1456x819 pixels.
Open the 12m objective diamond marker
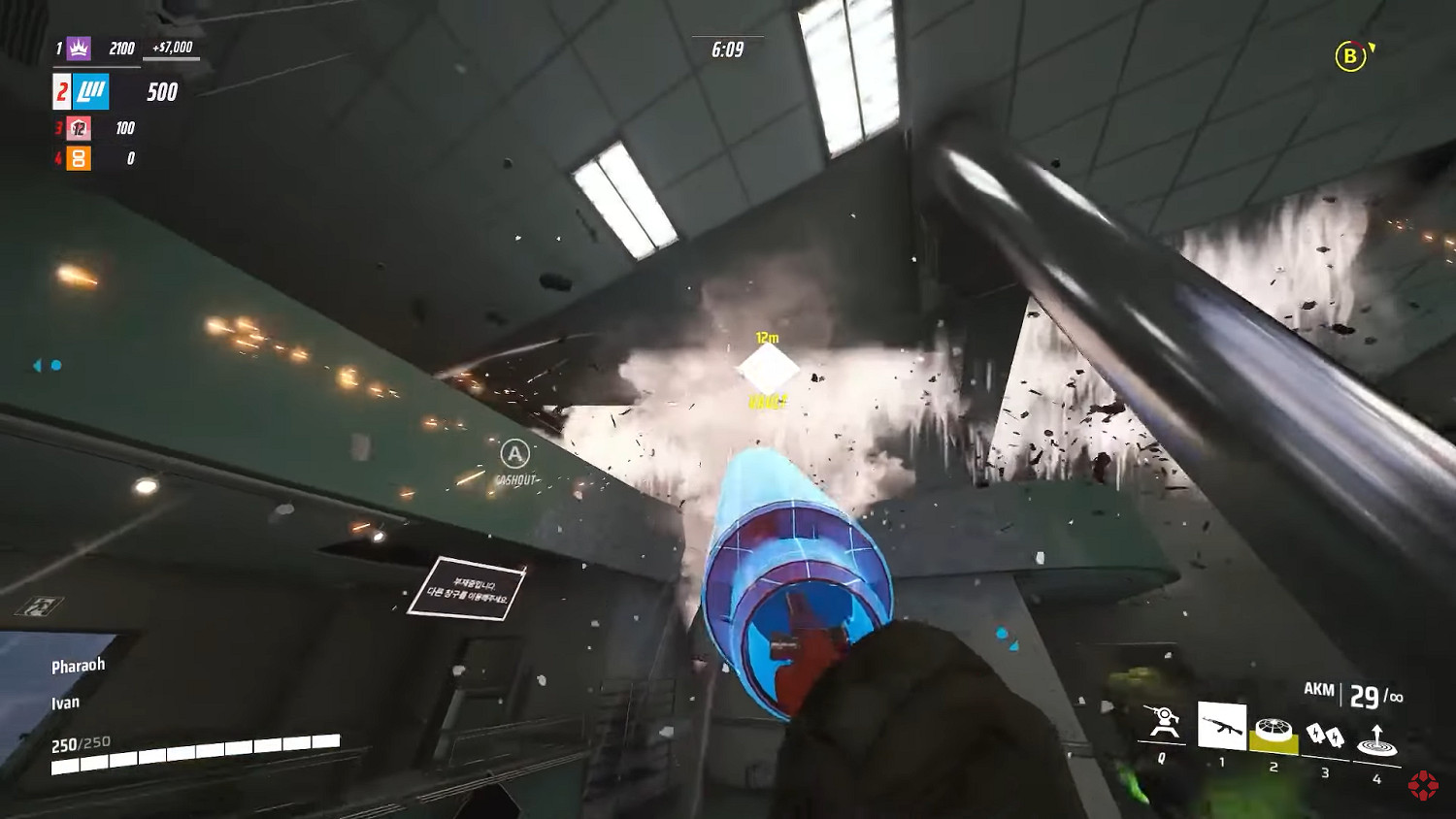(x=767, y=364)
